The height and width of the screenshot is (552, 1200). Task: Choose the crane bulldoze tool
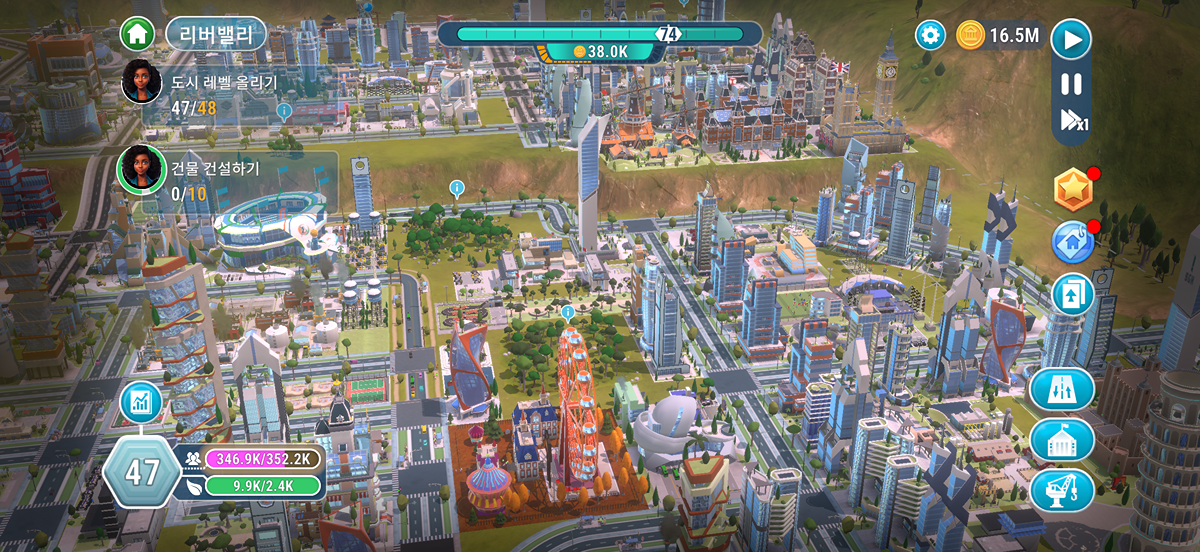pyautogui.click(x=1062, y=491)
